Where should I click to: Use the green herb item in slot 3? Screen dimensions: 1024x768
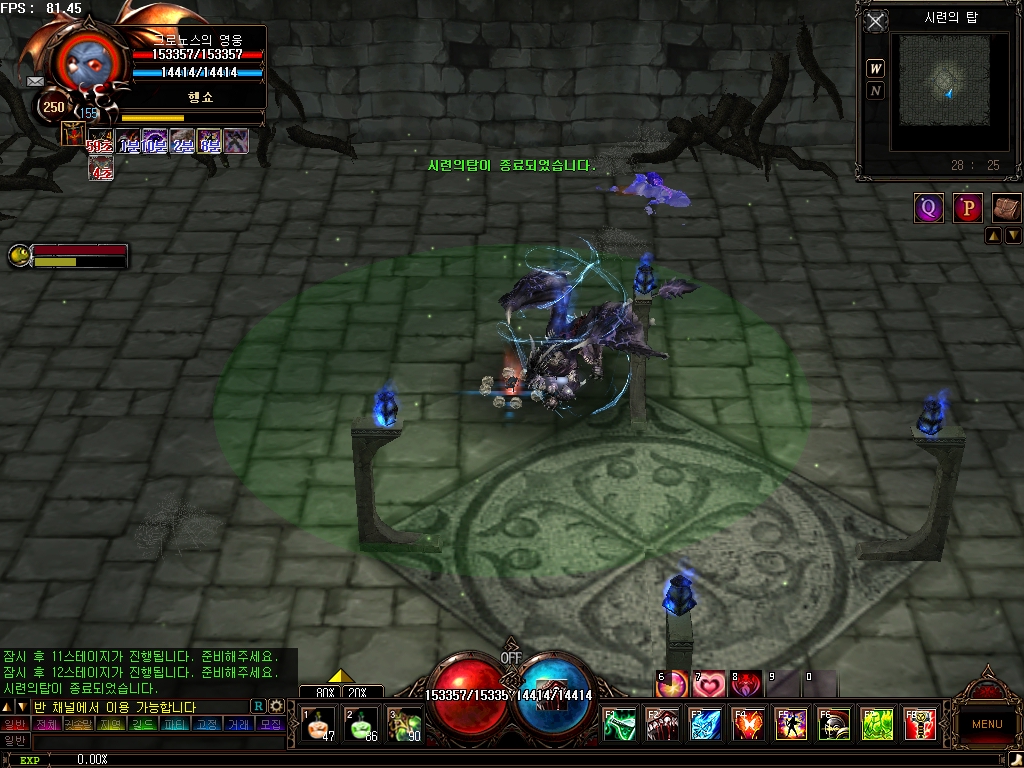click(403, 724)
